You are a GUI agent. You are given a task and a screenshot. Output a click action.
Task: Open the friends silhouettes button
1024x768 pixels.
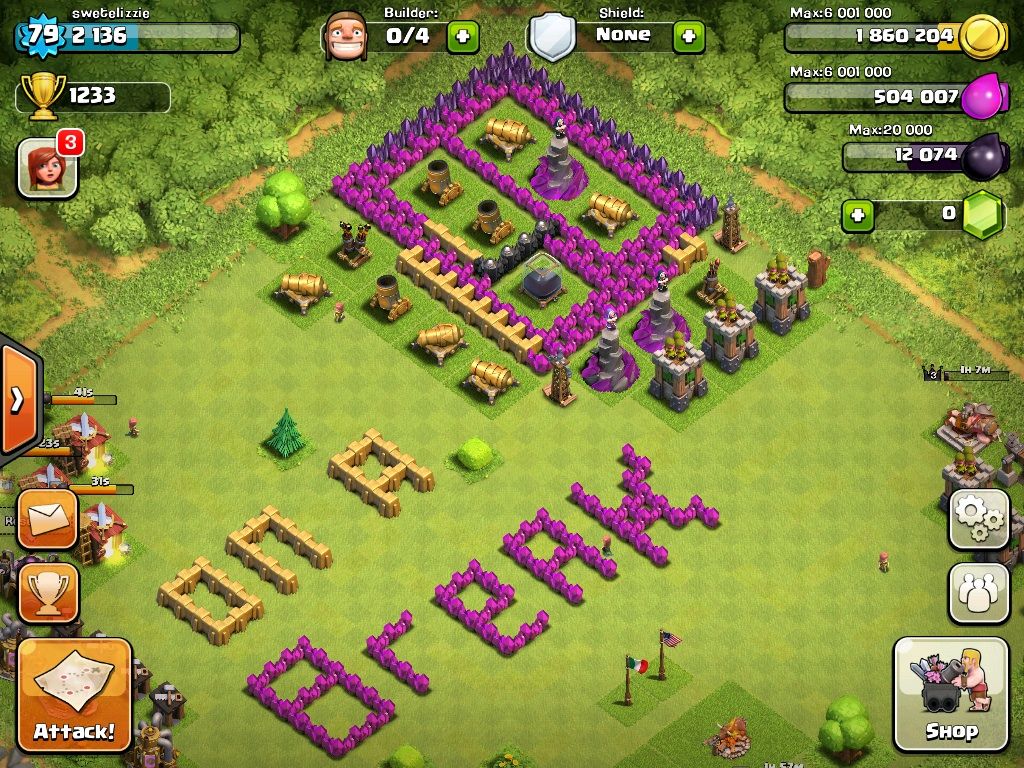(x=978, y=593)
